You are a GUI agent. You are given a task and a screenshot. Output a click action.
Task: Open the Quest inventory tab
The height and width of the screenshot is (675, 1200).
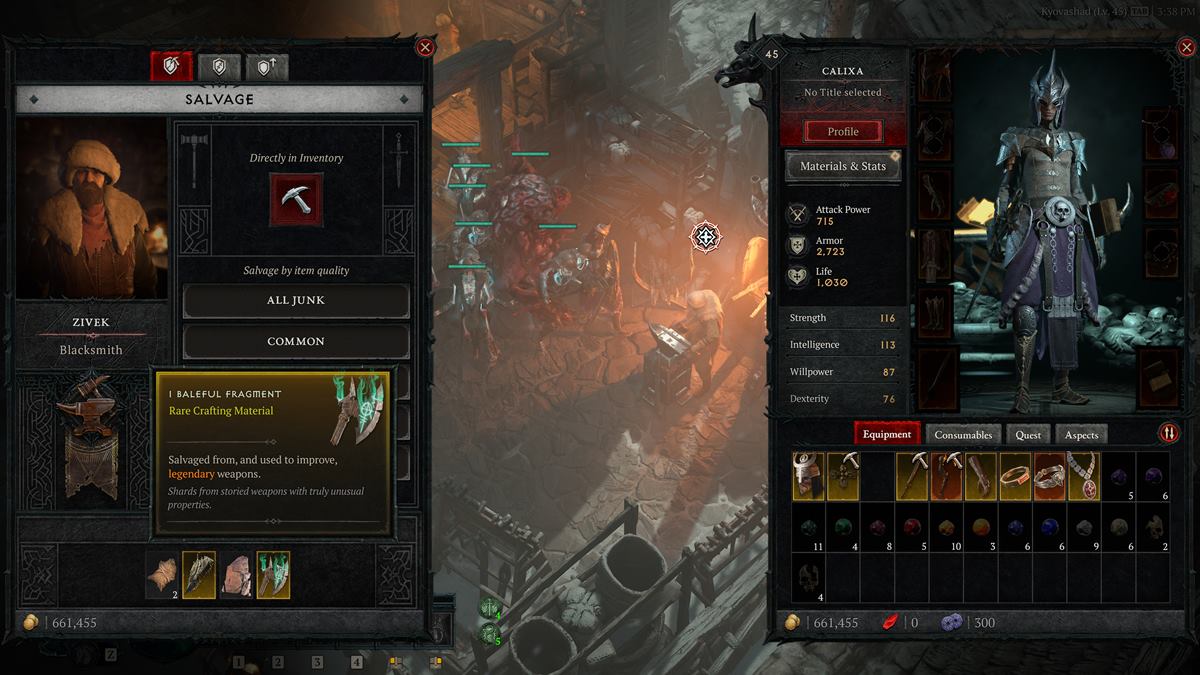[x=1028, y=434]
